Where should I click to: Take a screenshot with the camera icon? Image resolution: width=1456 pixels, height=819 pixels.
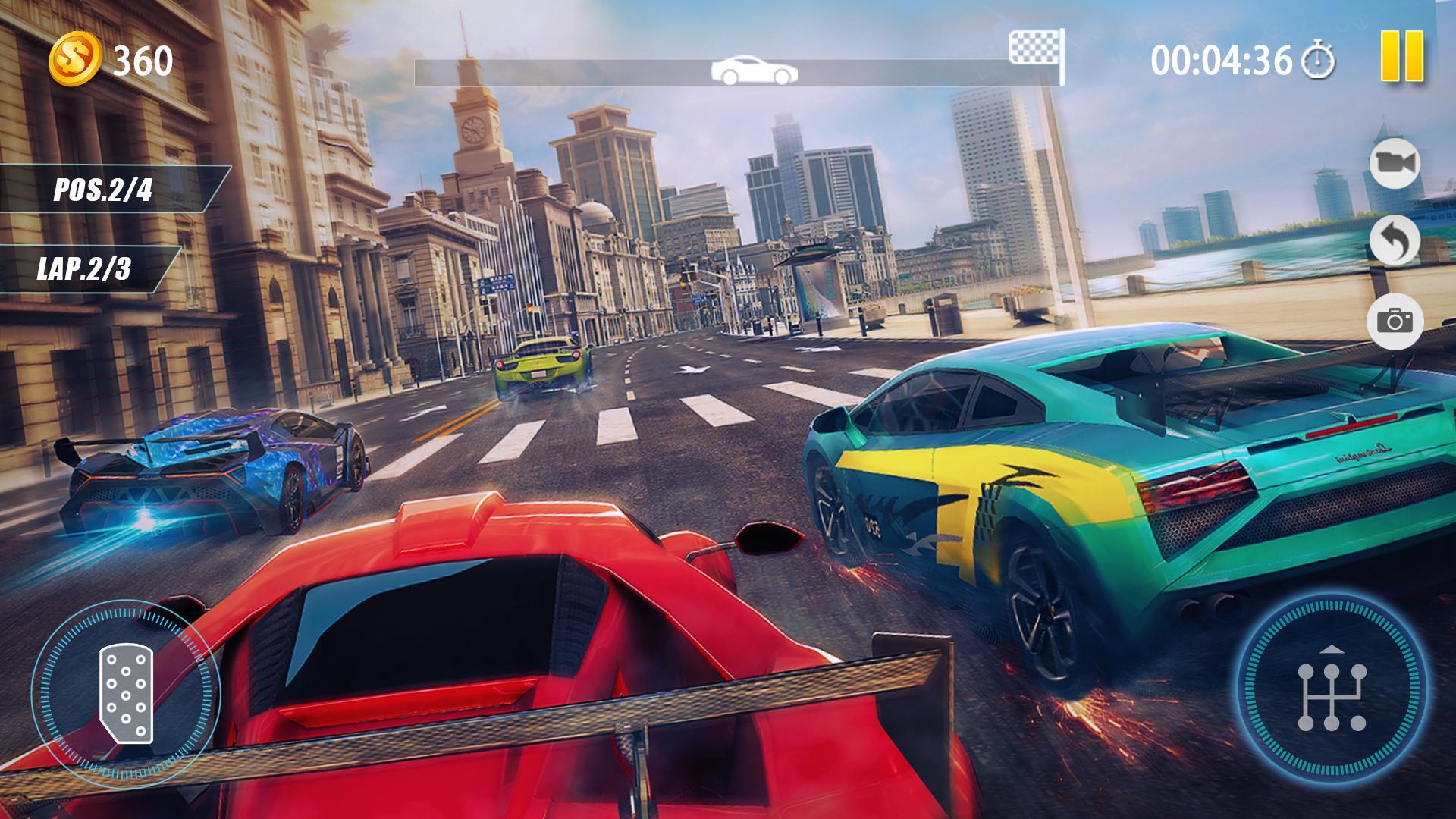coord(1395,322)
